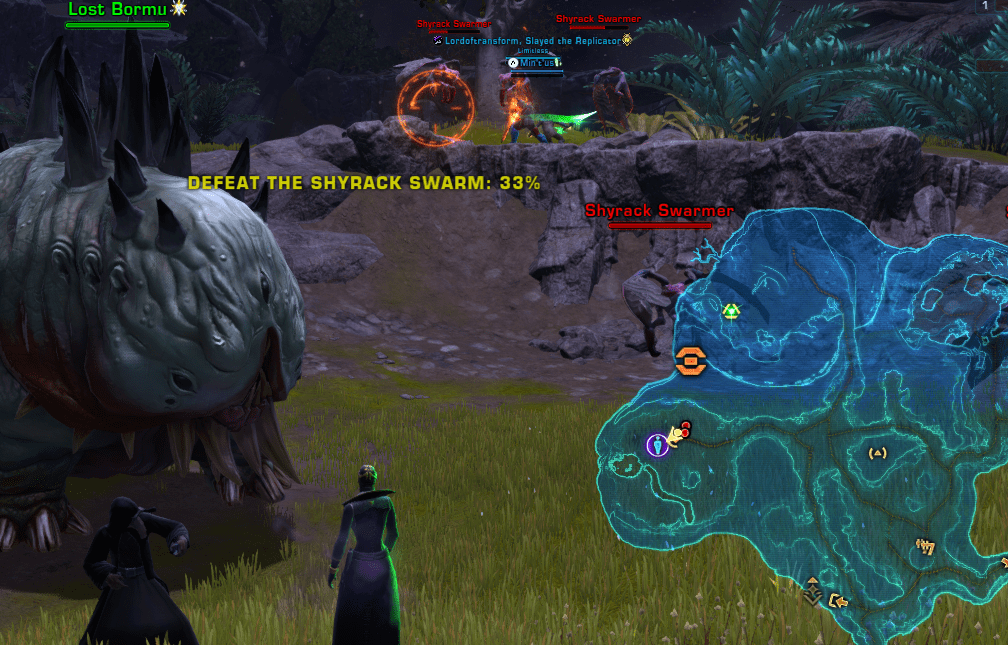Click the purple player position marker
This screenshot has height=645, width=1008.
pyautogui.click(x=657, y=444)
